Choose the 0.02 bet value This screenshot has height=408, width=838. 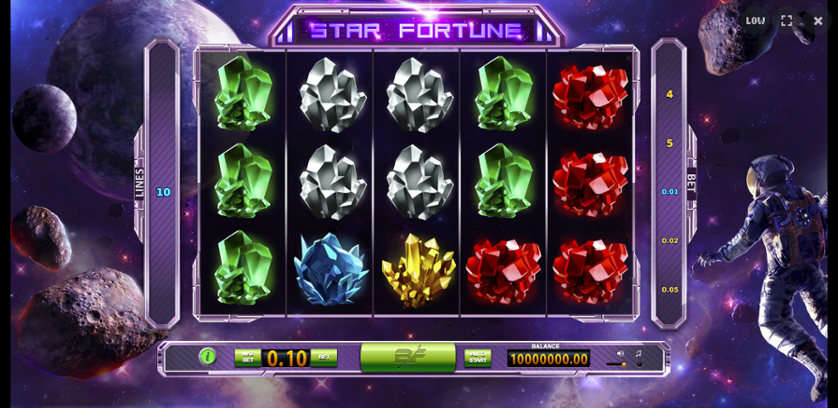click(x=669, y=240)
